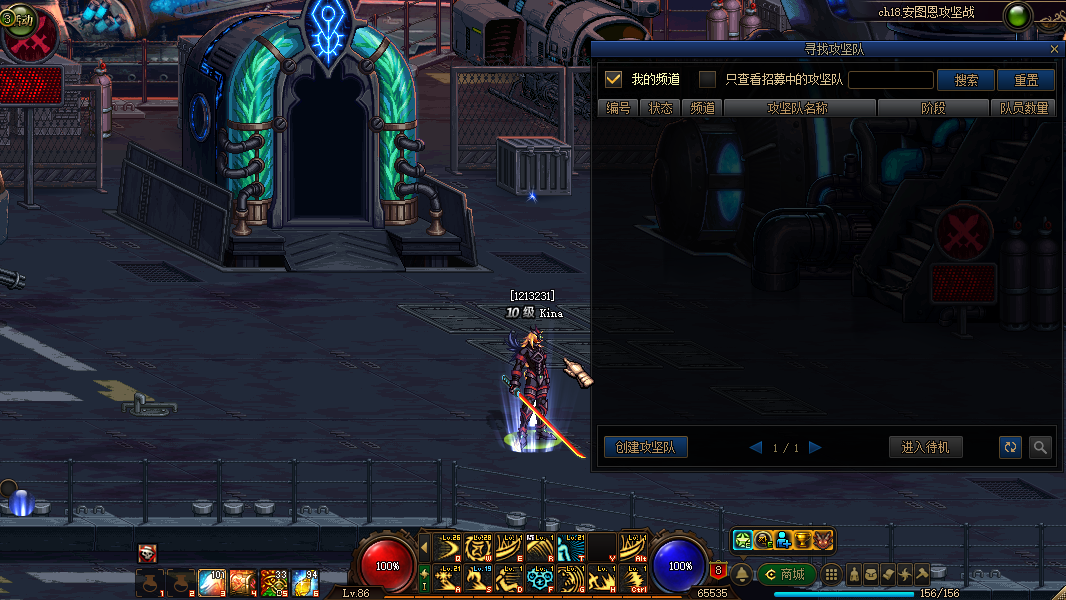Check 只查看招募中的攻坚队 option

(707, 79)
